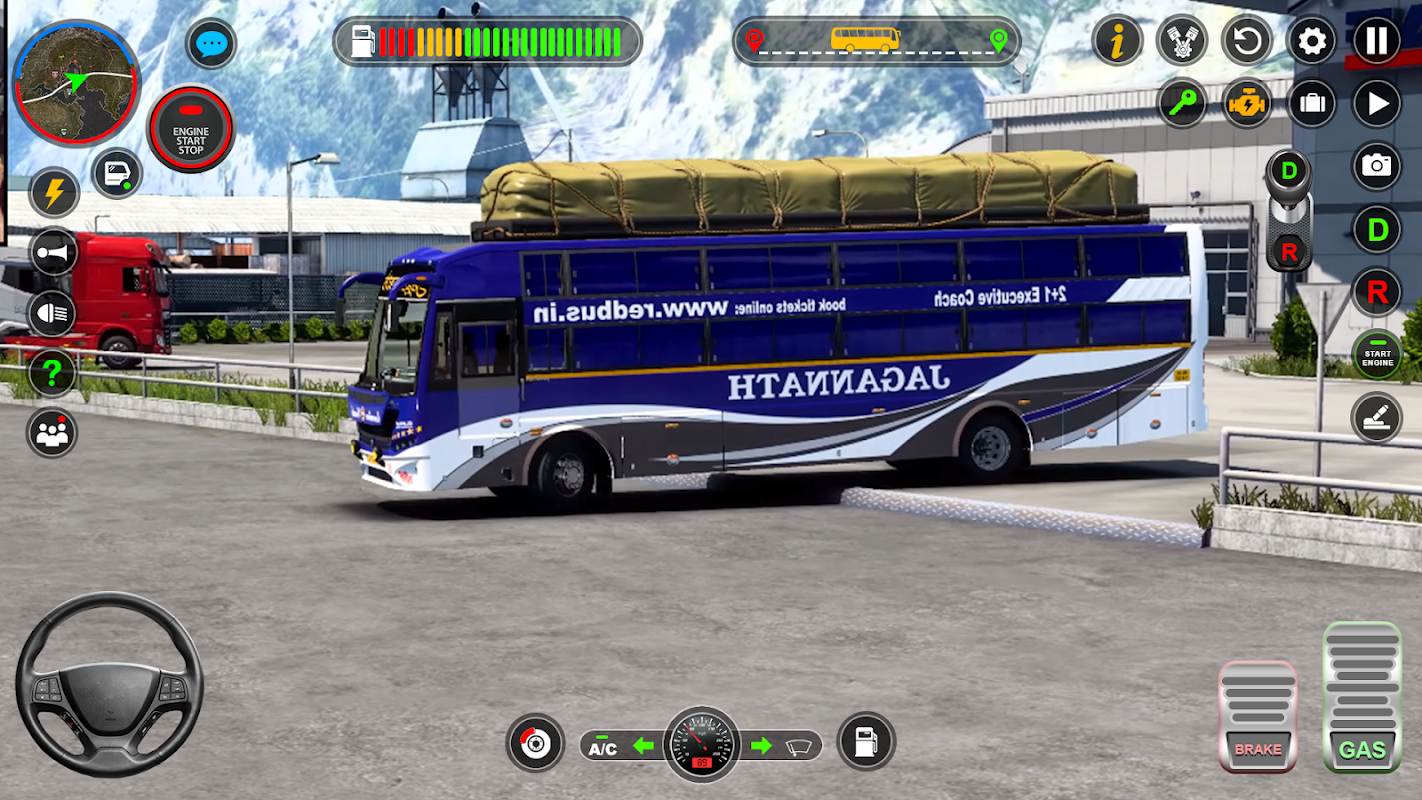Open the circular minimap
The height and width of the screenshot is (800, 1422).
coord(77,82)
